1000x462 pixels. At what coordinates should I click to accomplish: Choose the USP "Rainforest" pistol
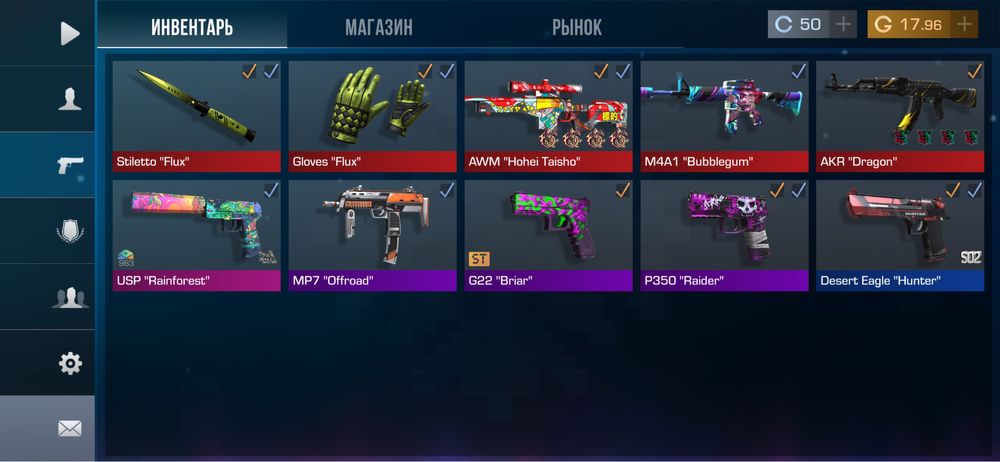[x=196, y=234]
